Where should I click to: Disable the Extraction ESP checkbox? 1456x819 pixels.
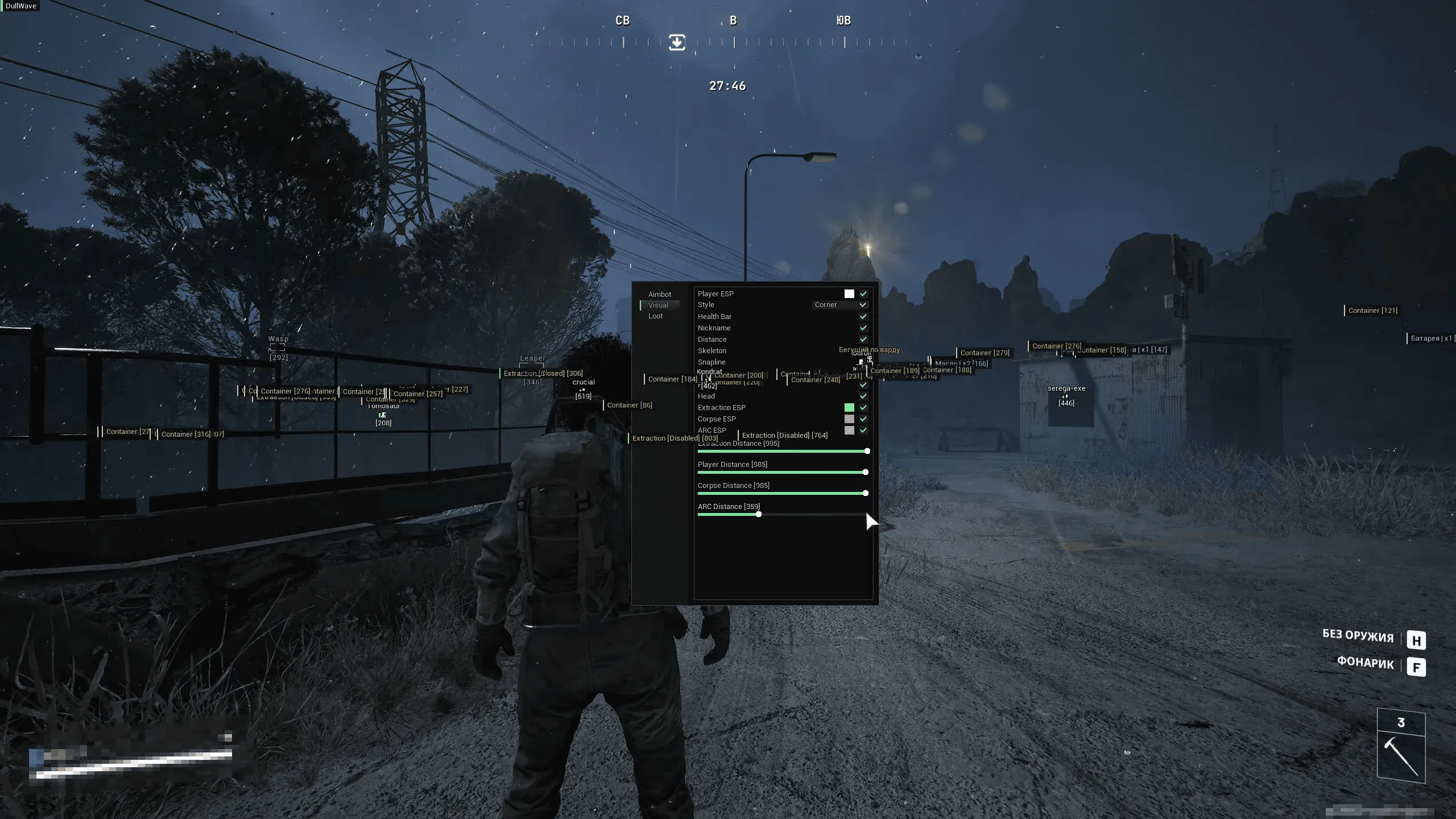coord(863,407)
